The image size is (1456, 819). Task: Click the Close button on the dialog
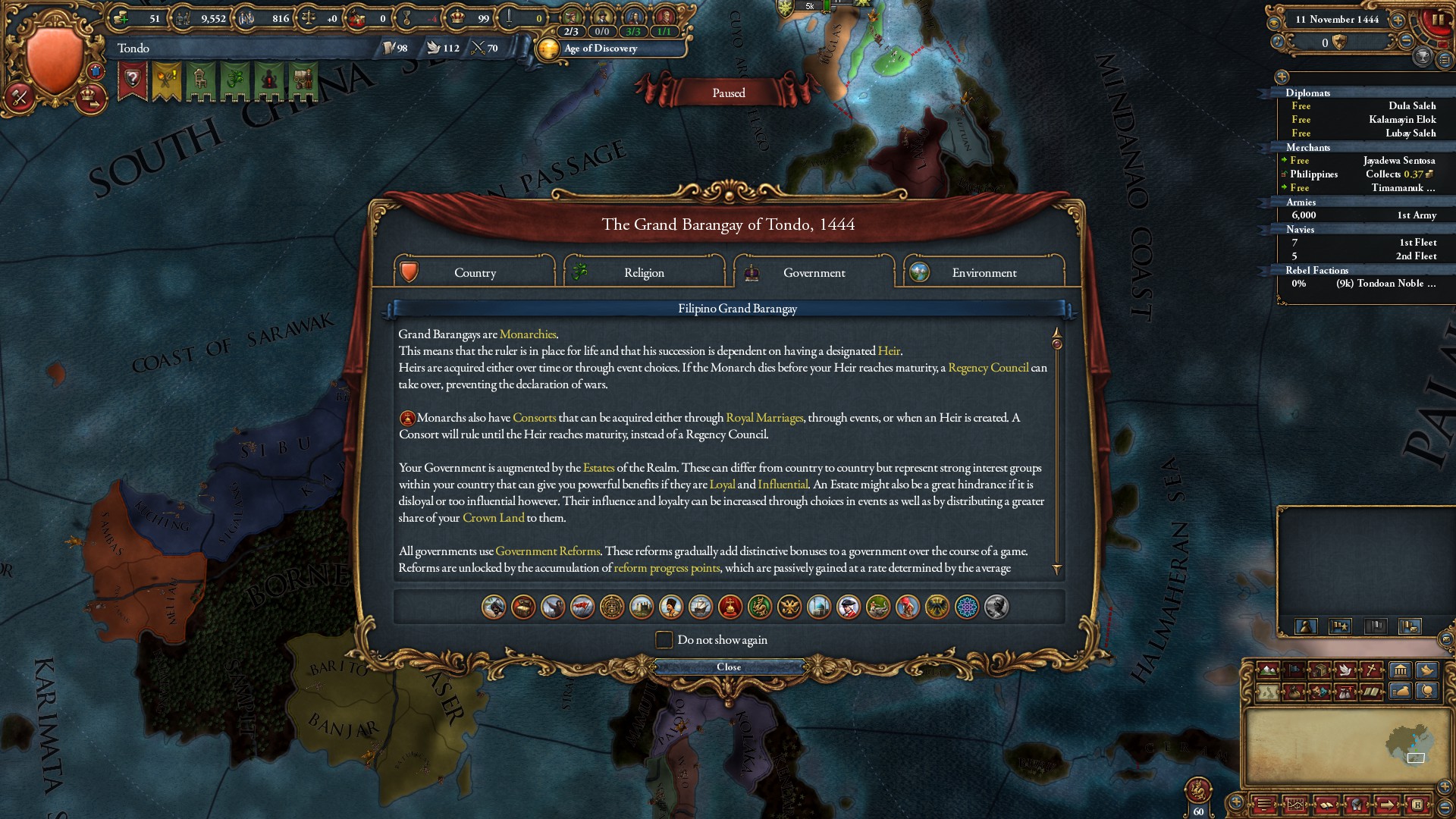(x=729, y=667)
